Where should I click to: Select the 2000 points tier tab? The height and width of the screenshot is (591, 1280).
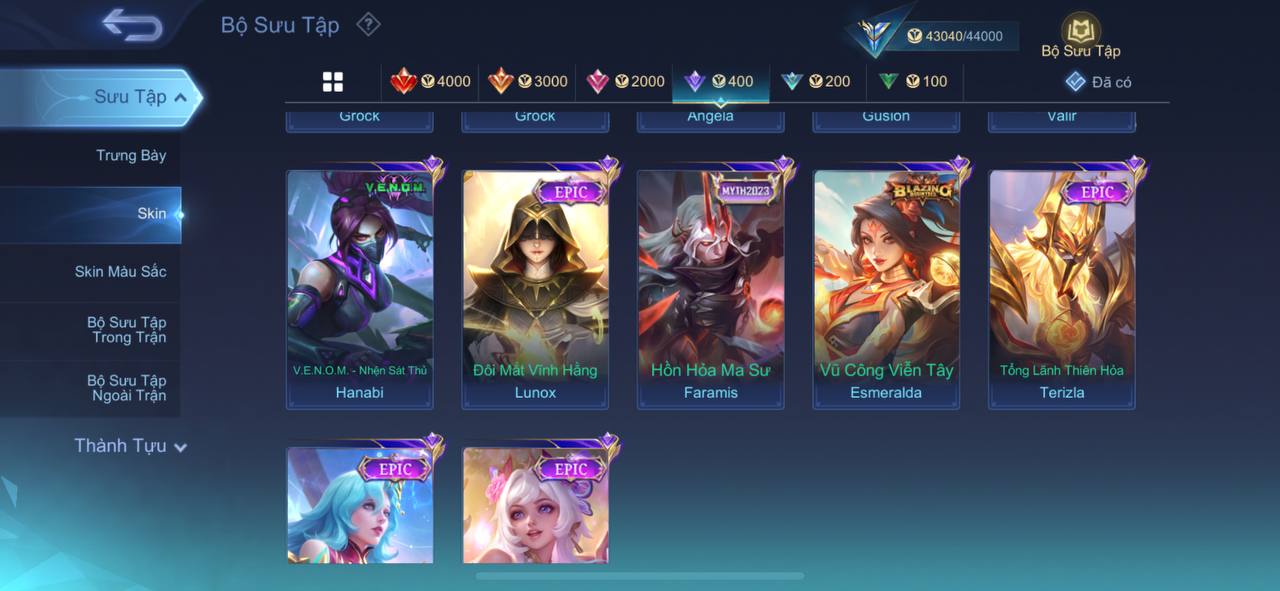coord(625,82)
